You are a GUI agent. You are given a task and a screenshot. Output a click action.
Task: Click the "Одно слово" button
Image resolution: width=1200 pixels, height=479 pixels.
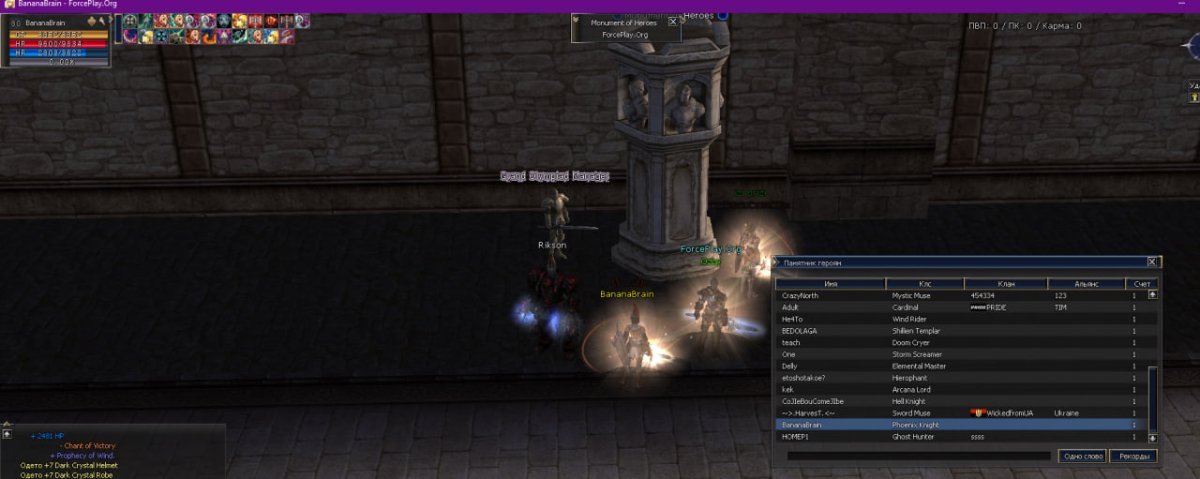tap(1082, 456)
